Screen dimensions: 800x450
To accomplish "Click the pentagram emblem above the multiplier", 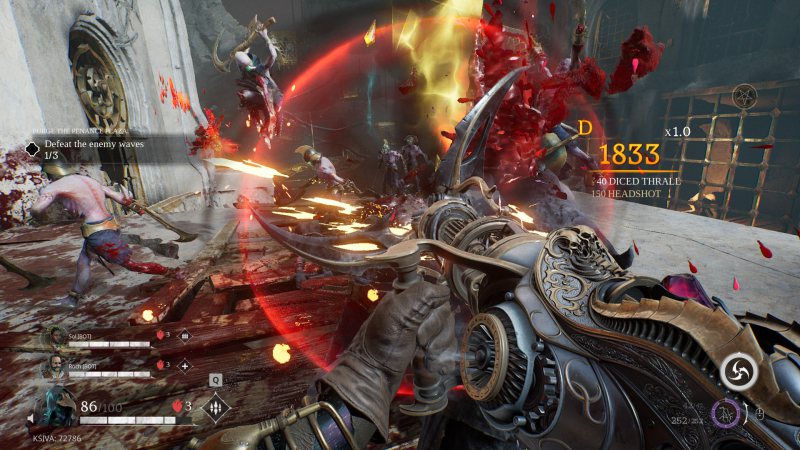I will click(x=744, y=98).
